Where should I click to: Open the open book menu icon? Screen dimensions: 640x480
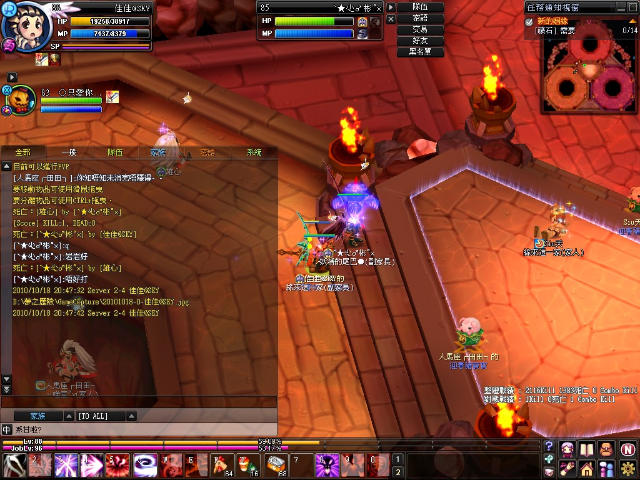click(x=586, y=447)
